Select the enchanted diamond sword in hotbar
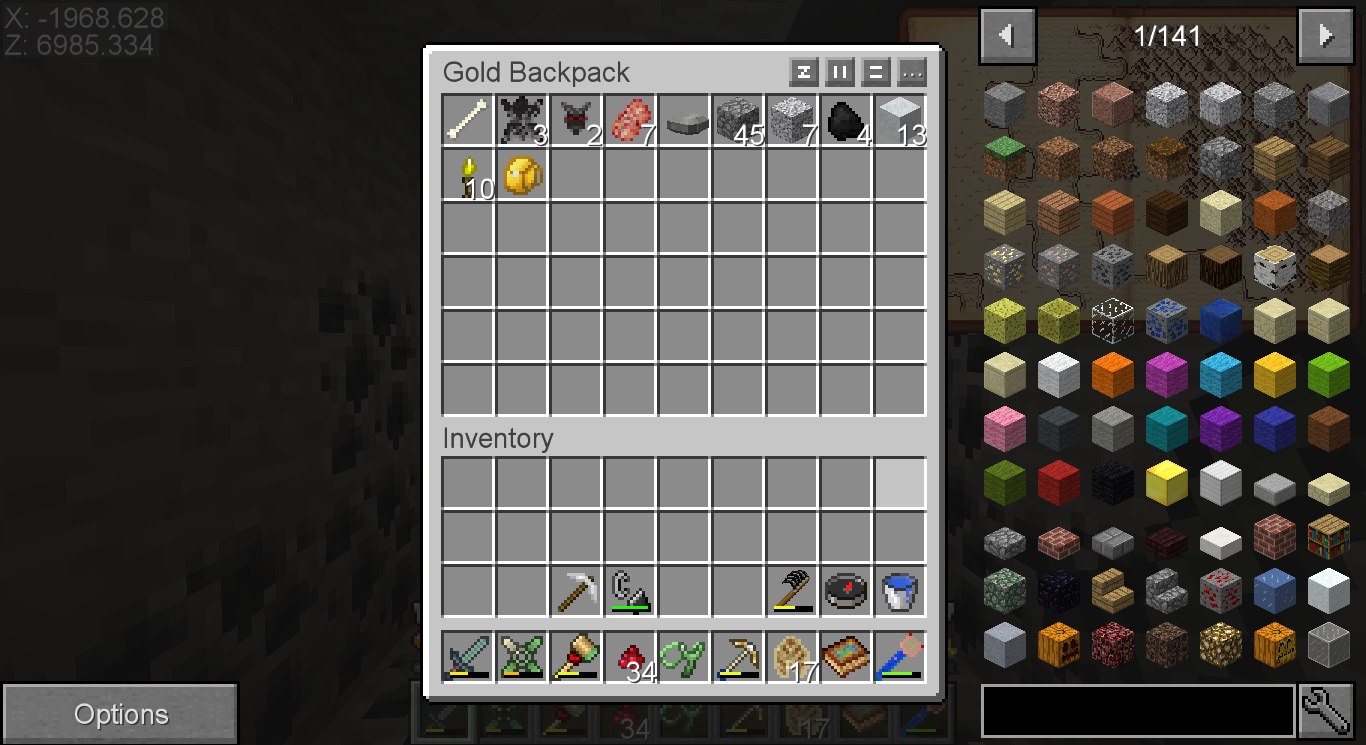1366x745 pixels. (x=467, y=656)
